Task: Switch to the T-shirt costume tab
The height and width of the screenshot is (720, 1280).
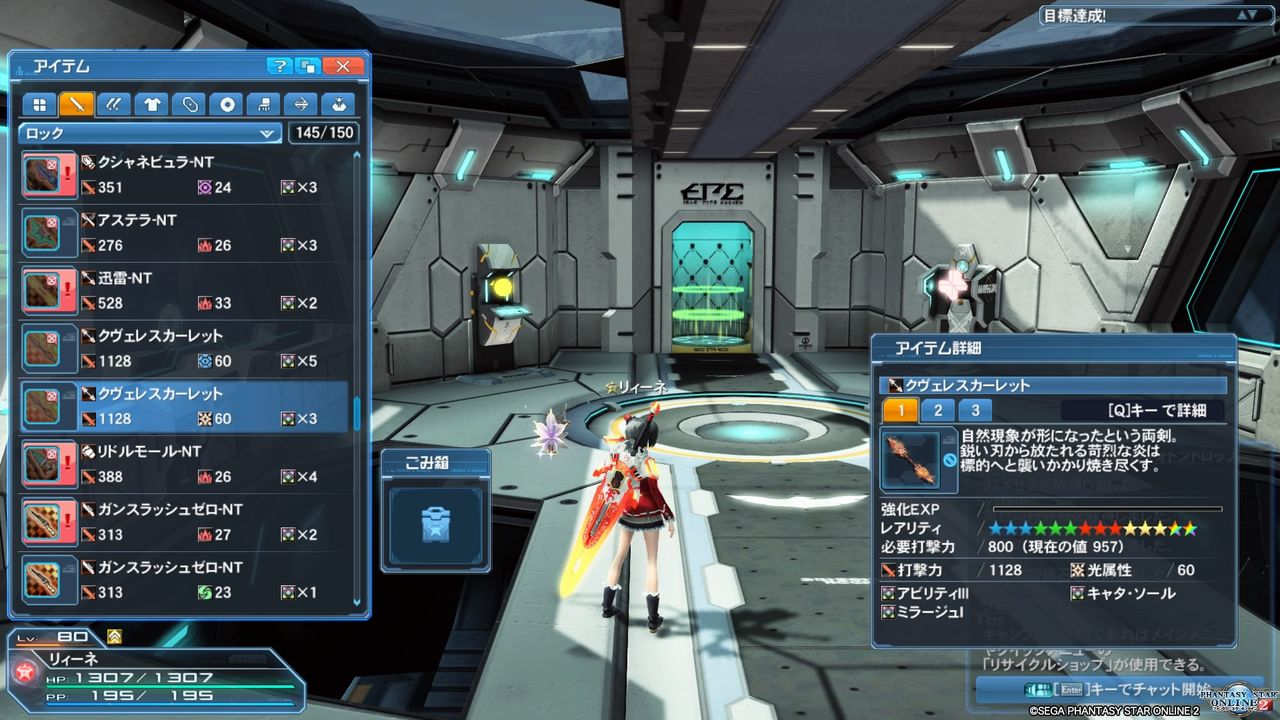Action: coord(151,104)
